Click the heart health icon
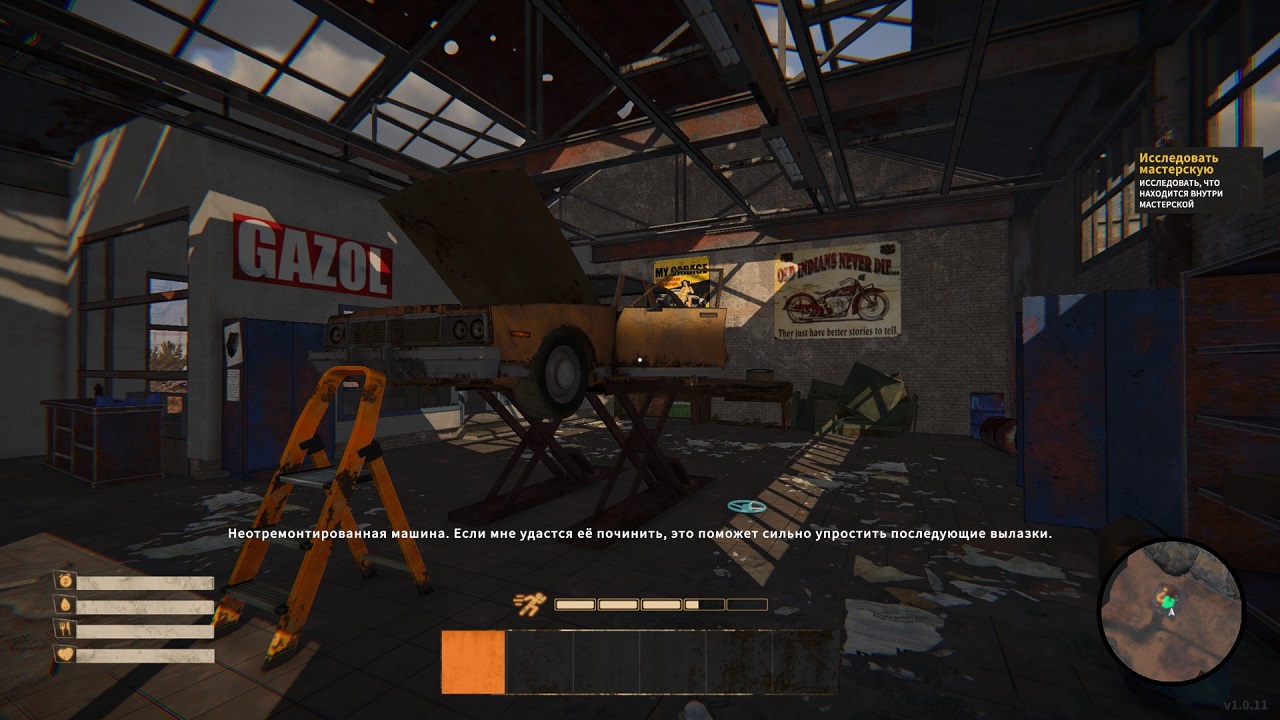The width and height of the screenshot is (1280, 720). pyautogui.click(x=65, y=655)
